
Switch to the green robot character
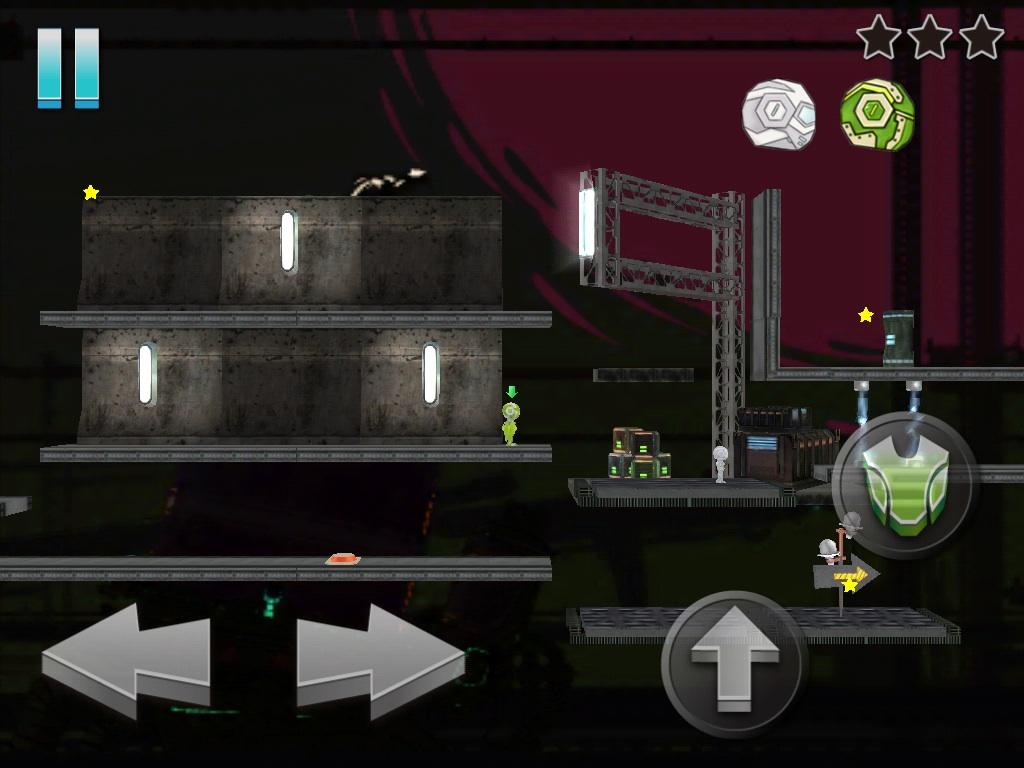[877, 114]
